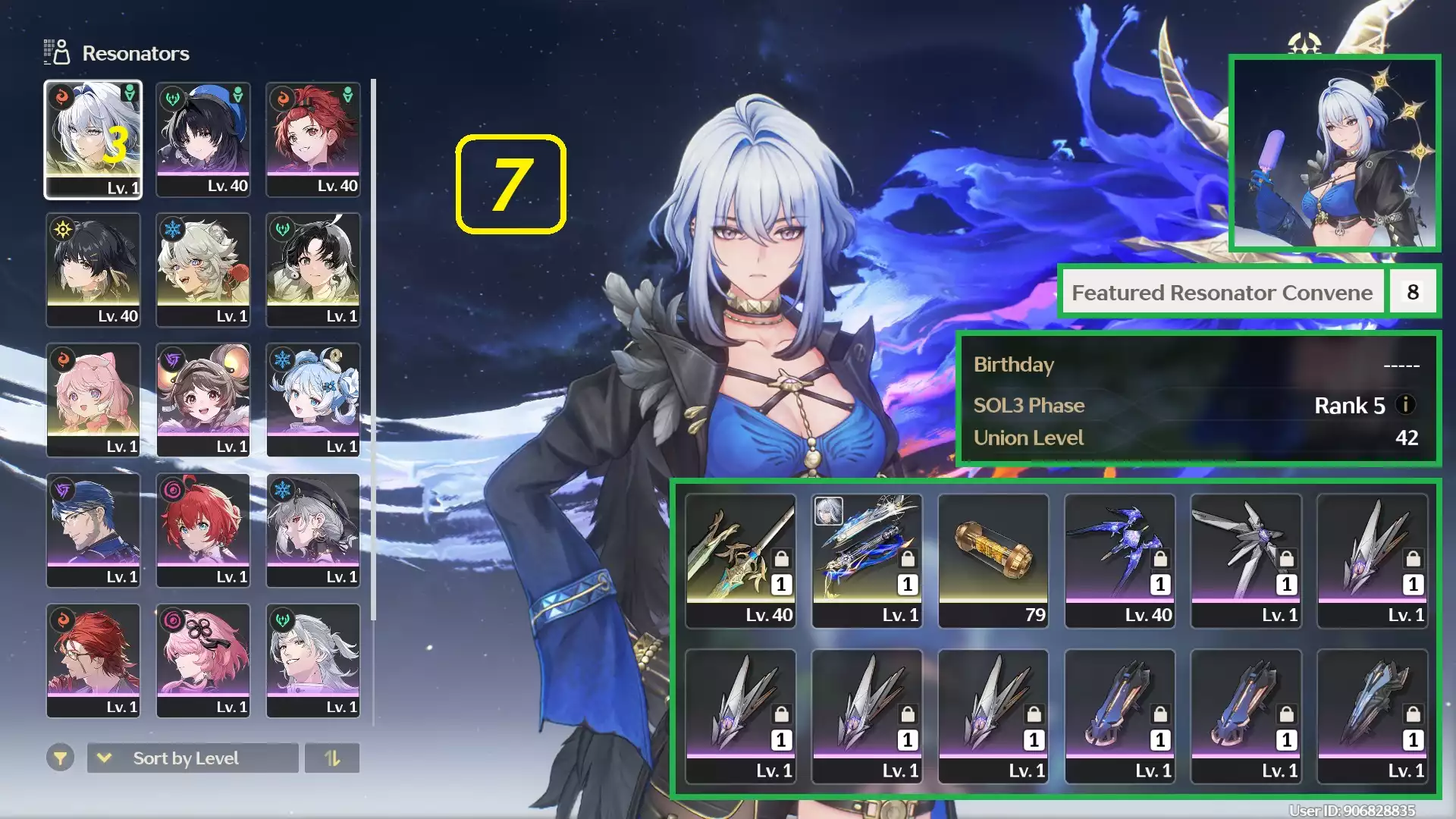1456x819 pixels.
Task: Expand the yellow chevron next to Sort by Level
Action: 104,758
